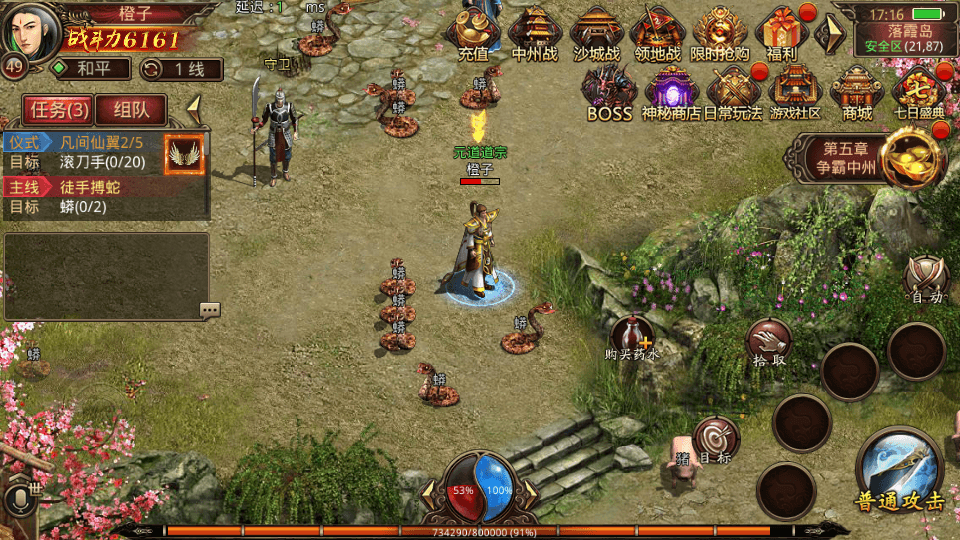Viewport: 960px width, 540px height.
Task: Open the 神秘商店 mystery shop
Action: 671,92
